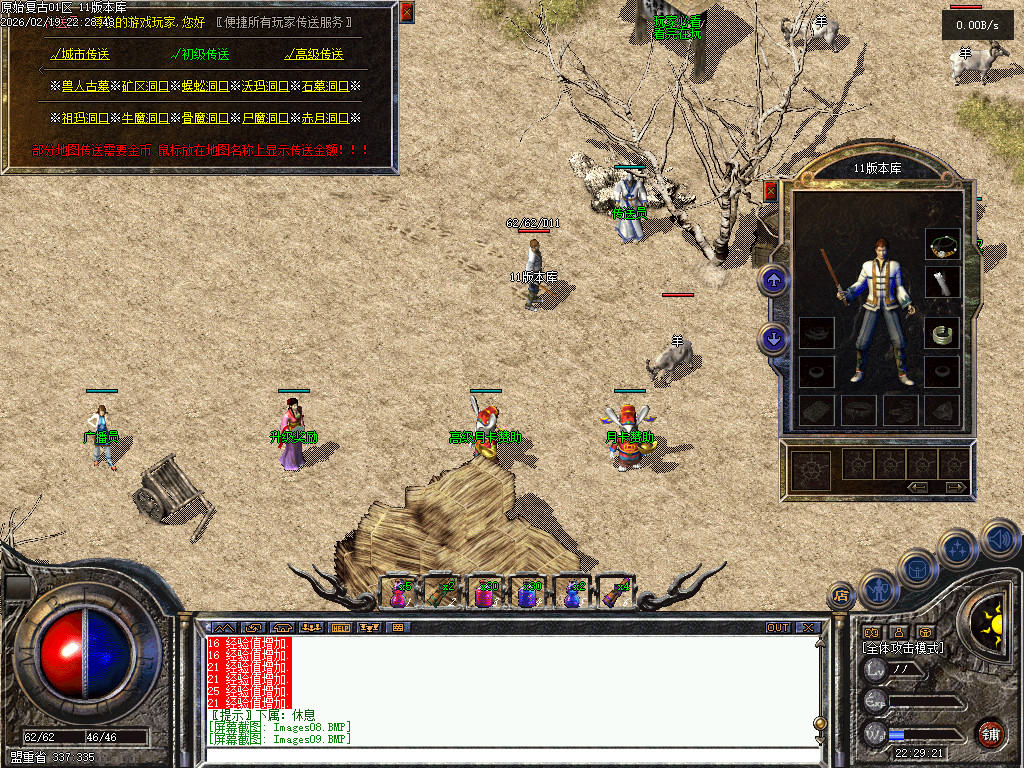
Task: Use the red potion x30 in hotbar
Action: coord(485,593)
